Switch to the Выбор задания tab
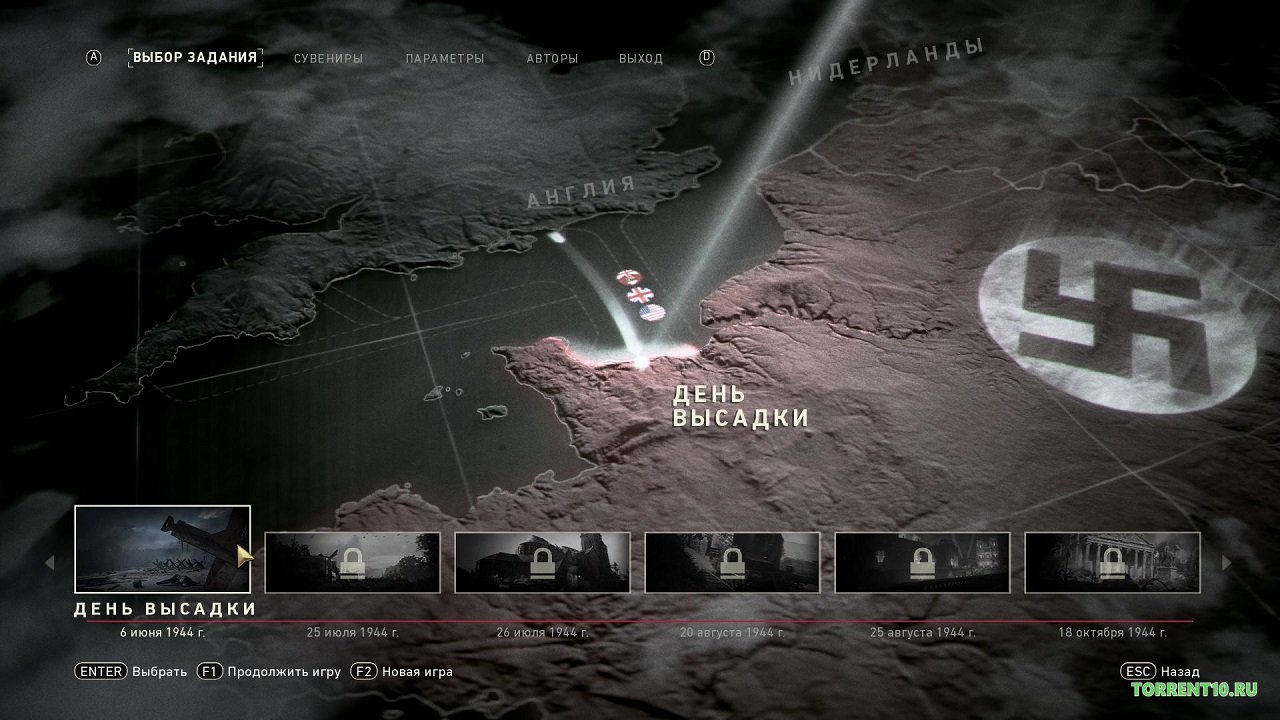The width and height of the screenshot is (1280, 720). 195,57
